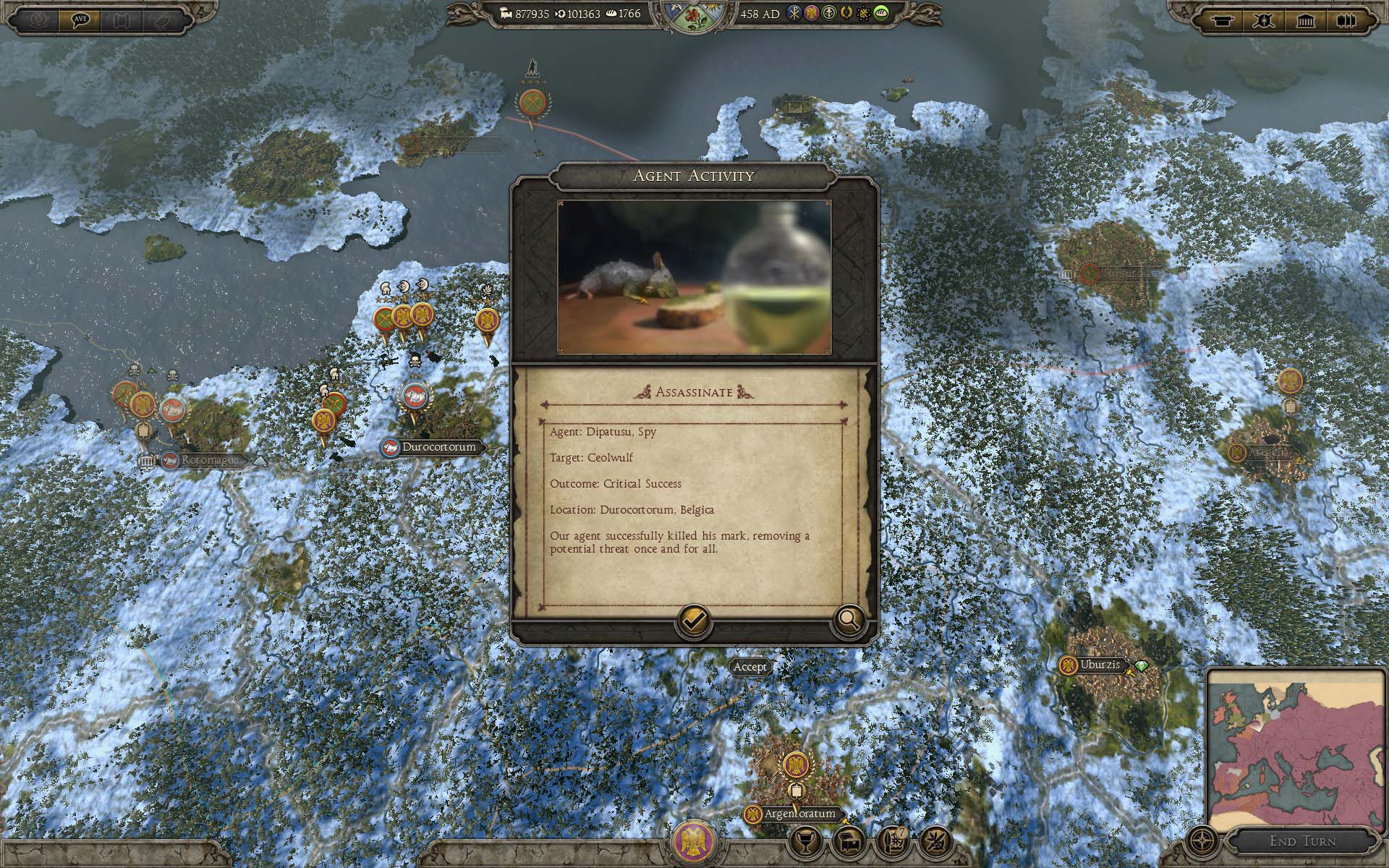Zoom to the assassination location with magnifier button
Screen dimensions: 1389x868
[x=849, y=621]
